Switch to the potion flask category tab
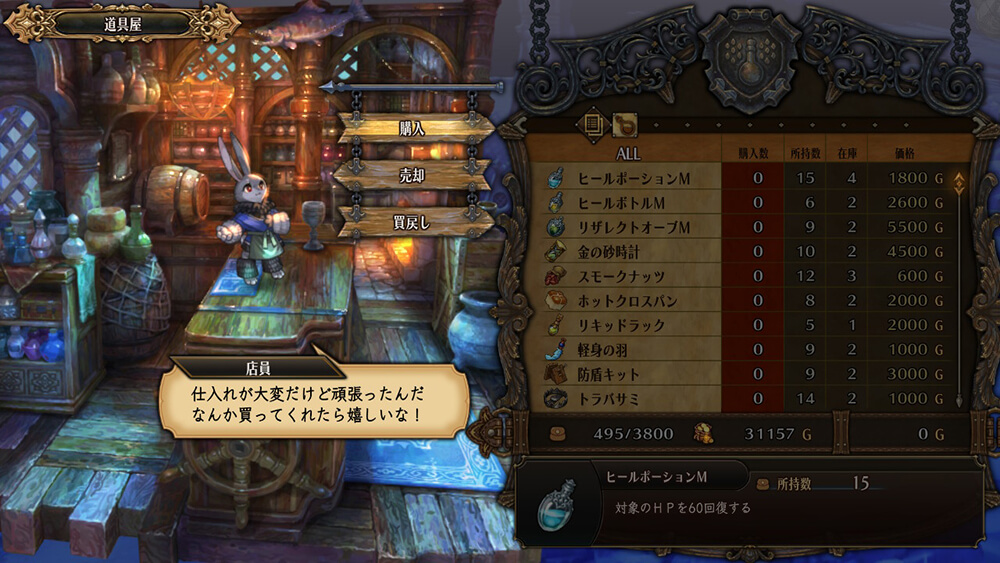The width and height of the screenshot is (1000, 563). [625, 123]
